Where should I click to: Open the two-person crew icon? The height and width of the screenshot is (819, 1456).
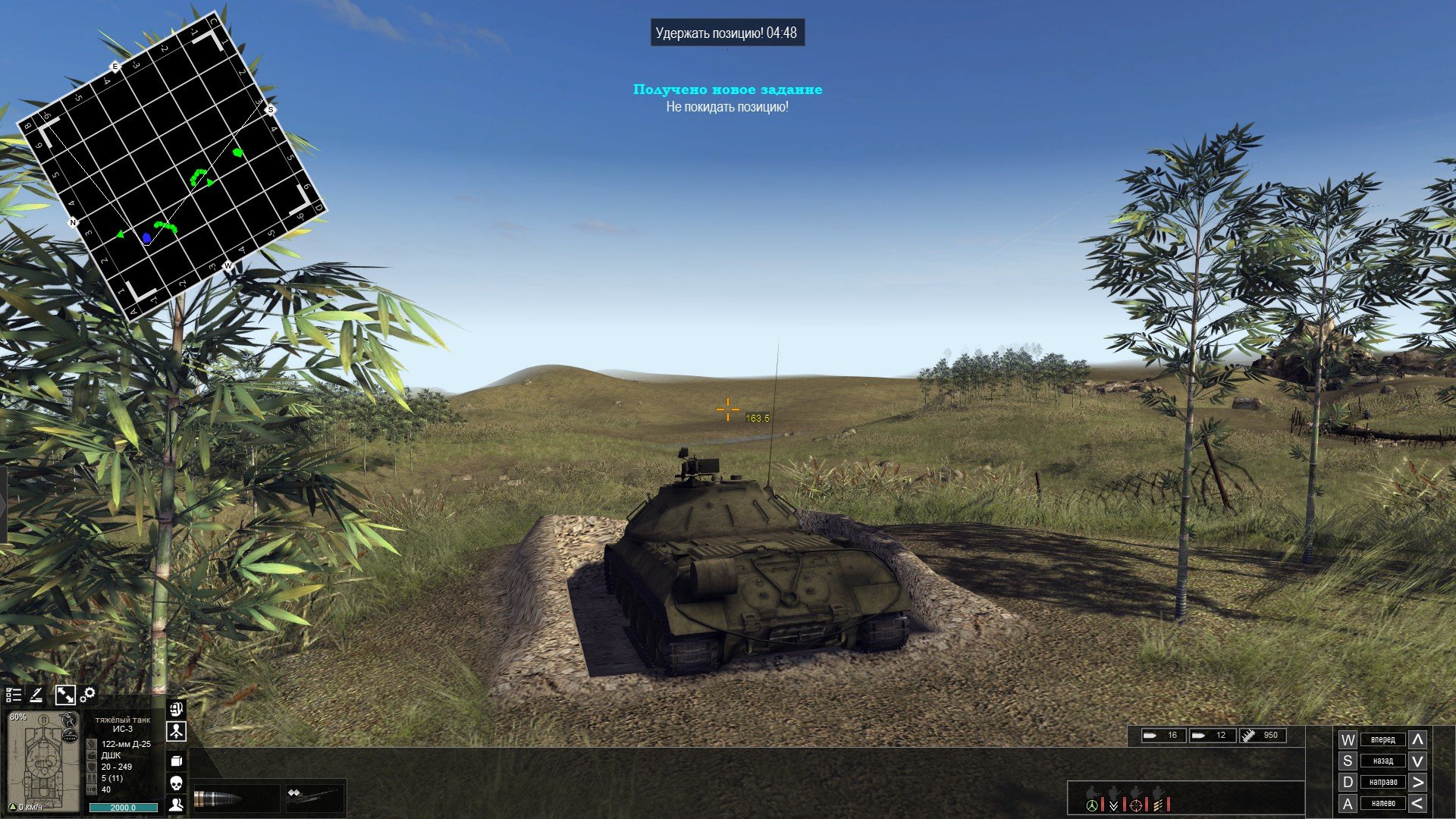pos(176,805)
